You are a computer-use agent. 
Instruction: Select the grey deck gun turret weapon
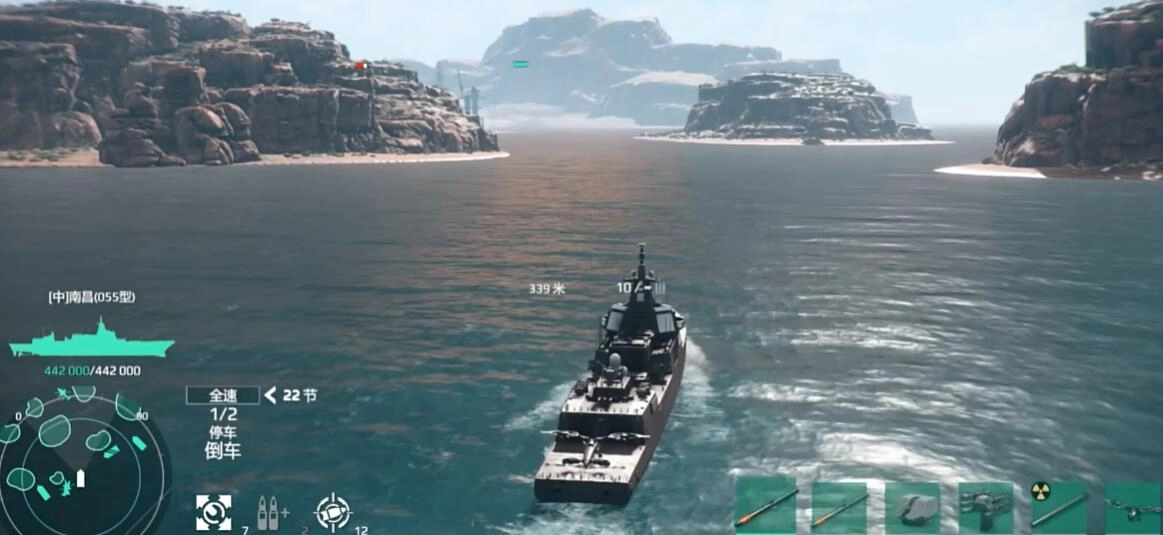(x=912, y=508)
